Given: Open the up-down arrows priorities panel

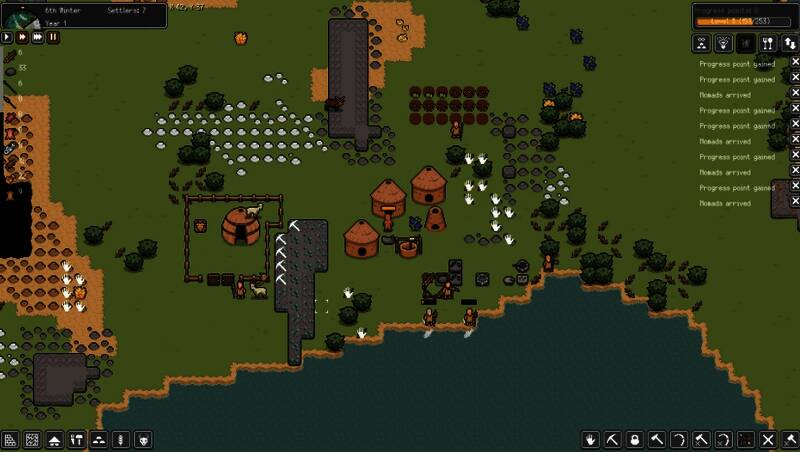Looking at the screenshot, I should [789, 43].
